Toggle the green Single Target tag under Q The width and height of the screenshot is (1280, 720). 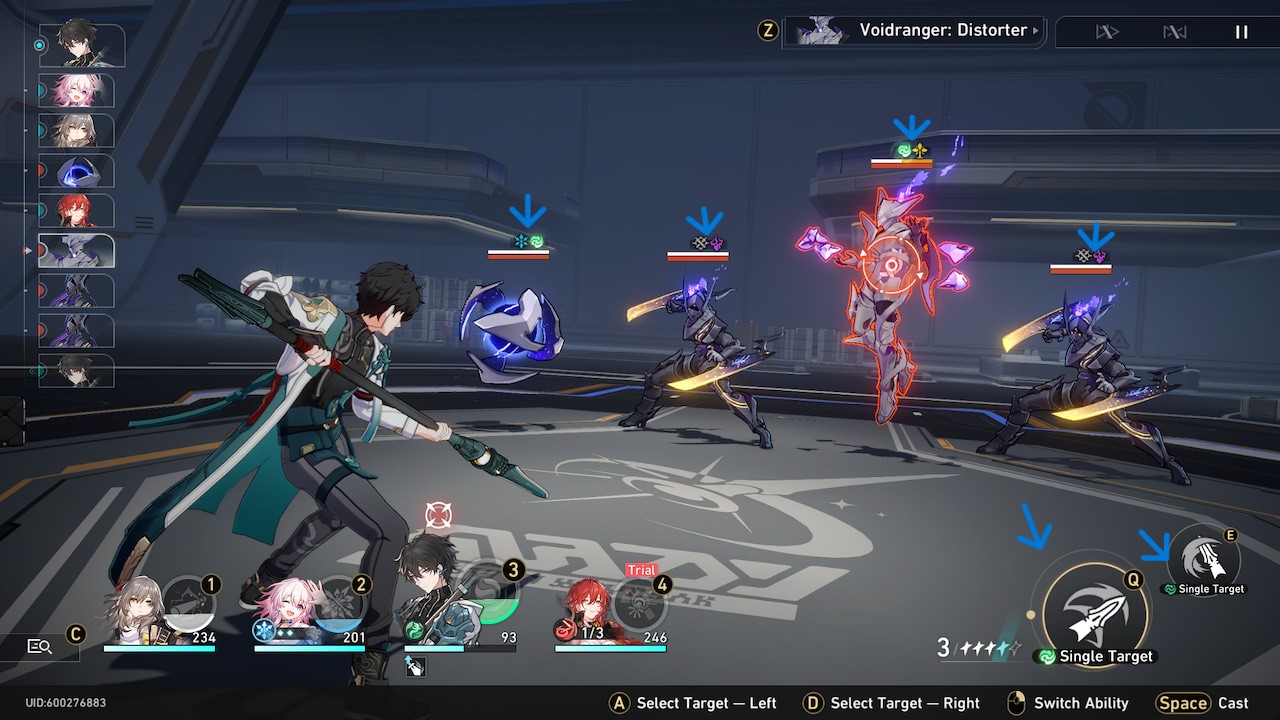(x=1093, y=657)
